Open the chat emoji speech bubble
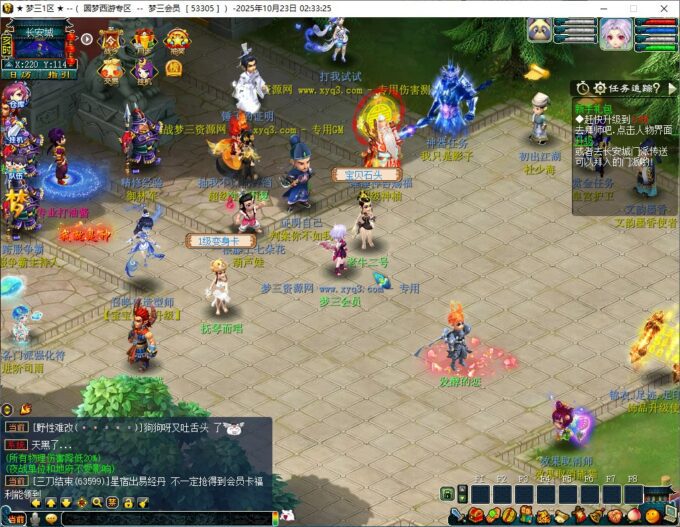Image resolution: width=680 pixels, height=527 pixels. click(52, 518)
